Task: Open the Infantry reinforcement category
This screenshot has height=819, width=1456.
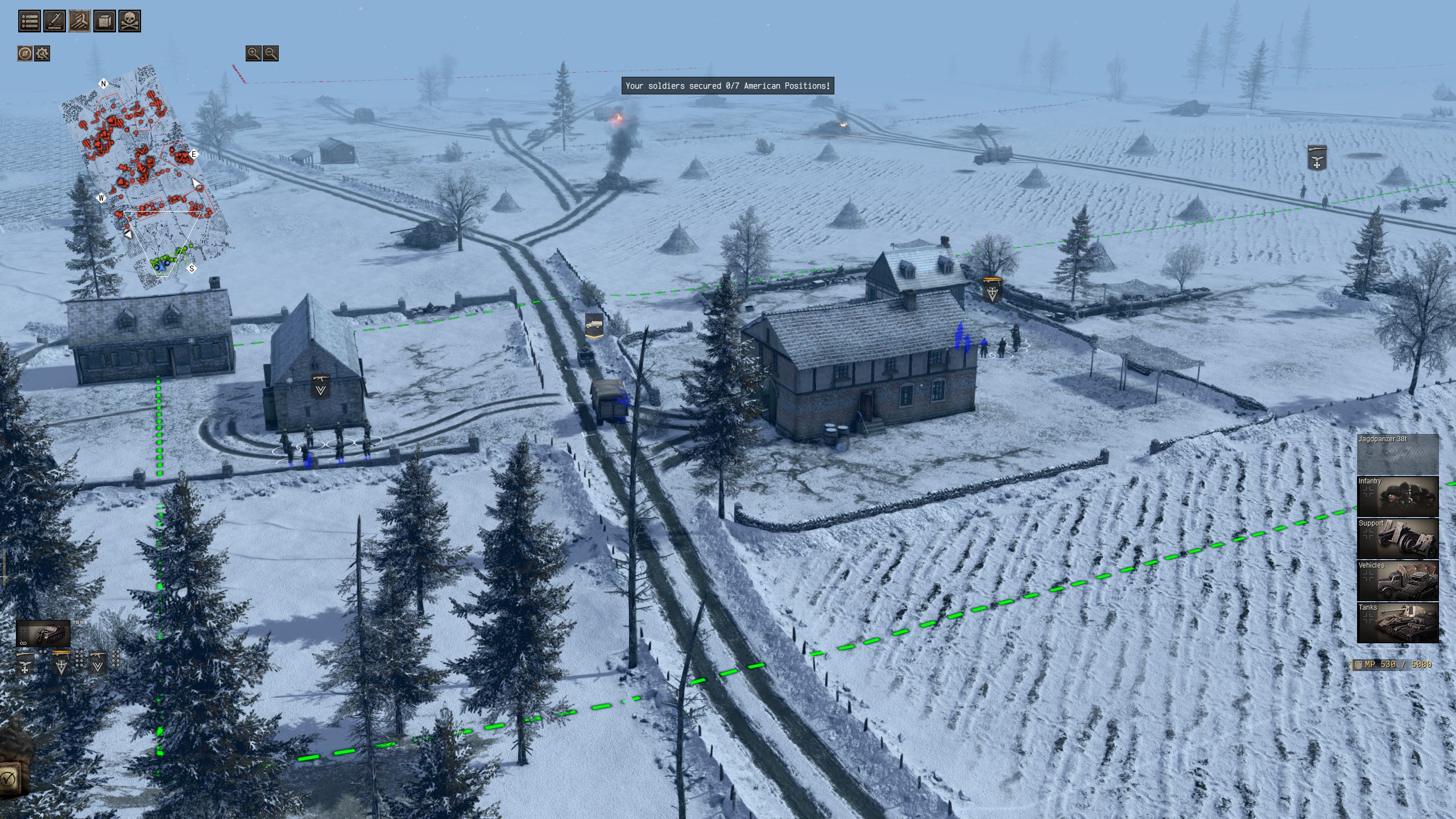Action: tap(1397, 497)
